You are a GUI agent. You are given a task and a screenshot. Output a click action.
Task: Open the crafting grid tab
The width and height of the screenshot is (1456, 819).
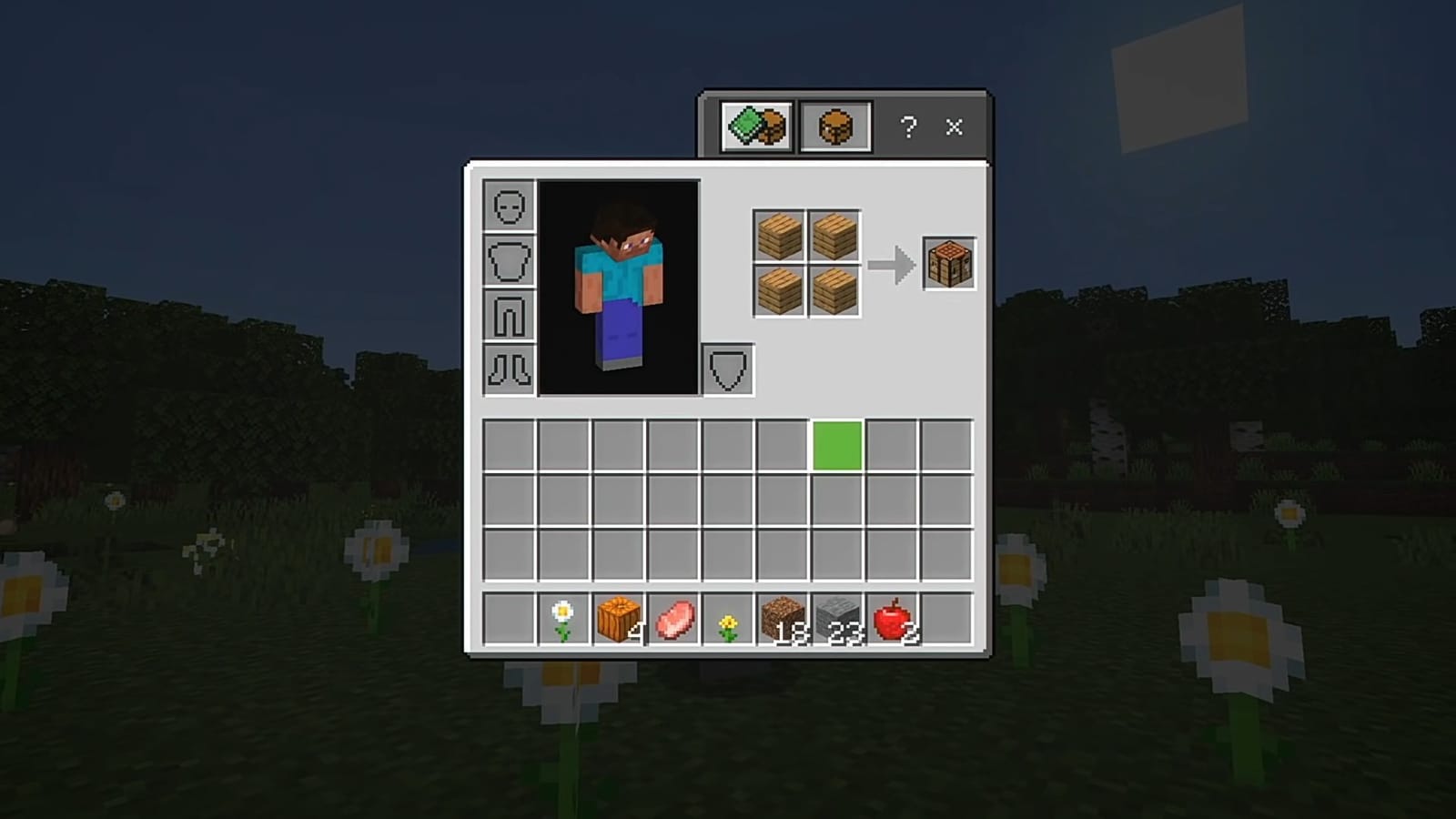834,125
